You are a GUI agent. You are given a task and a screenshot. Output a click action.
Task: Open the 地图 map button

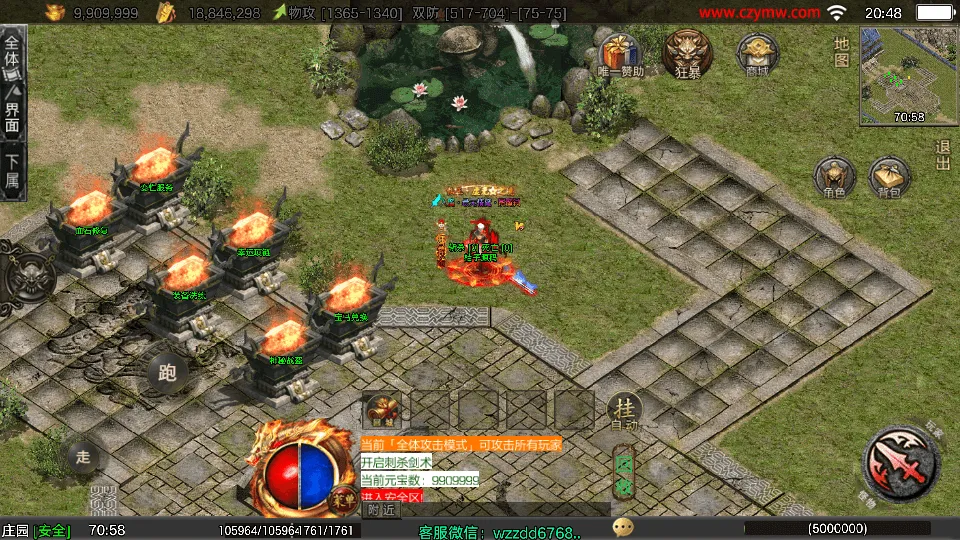(x=841, y=52)
